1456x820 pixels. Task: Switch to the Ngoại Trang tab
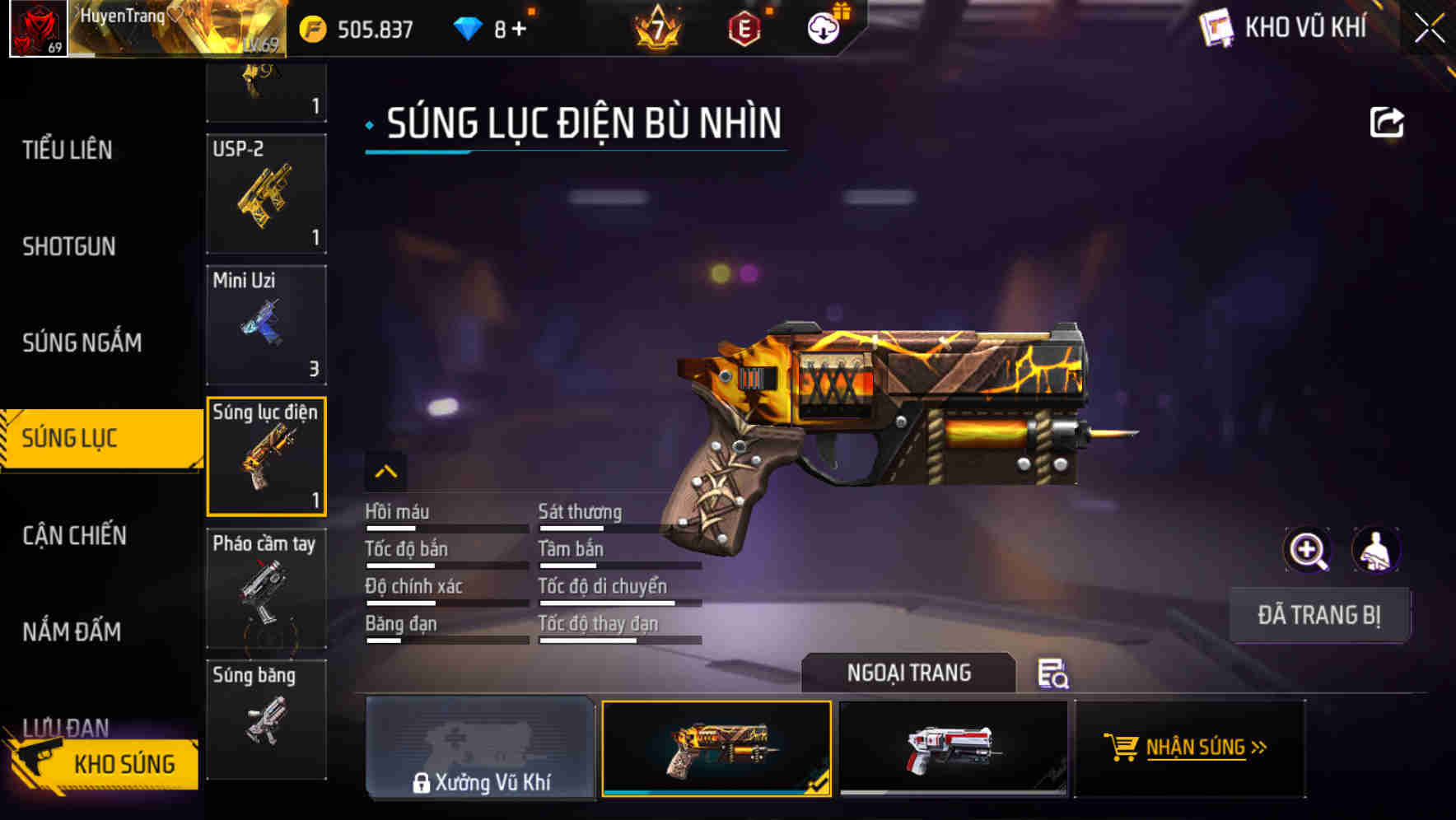[x=908, y=673]
